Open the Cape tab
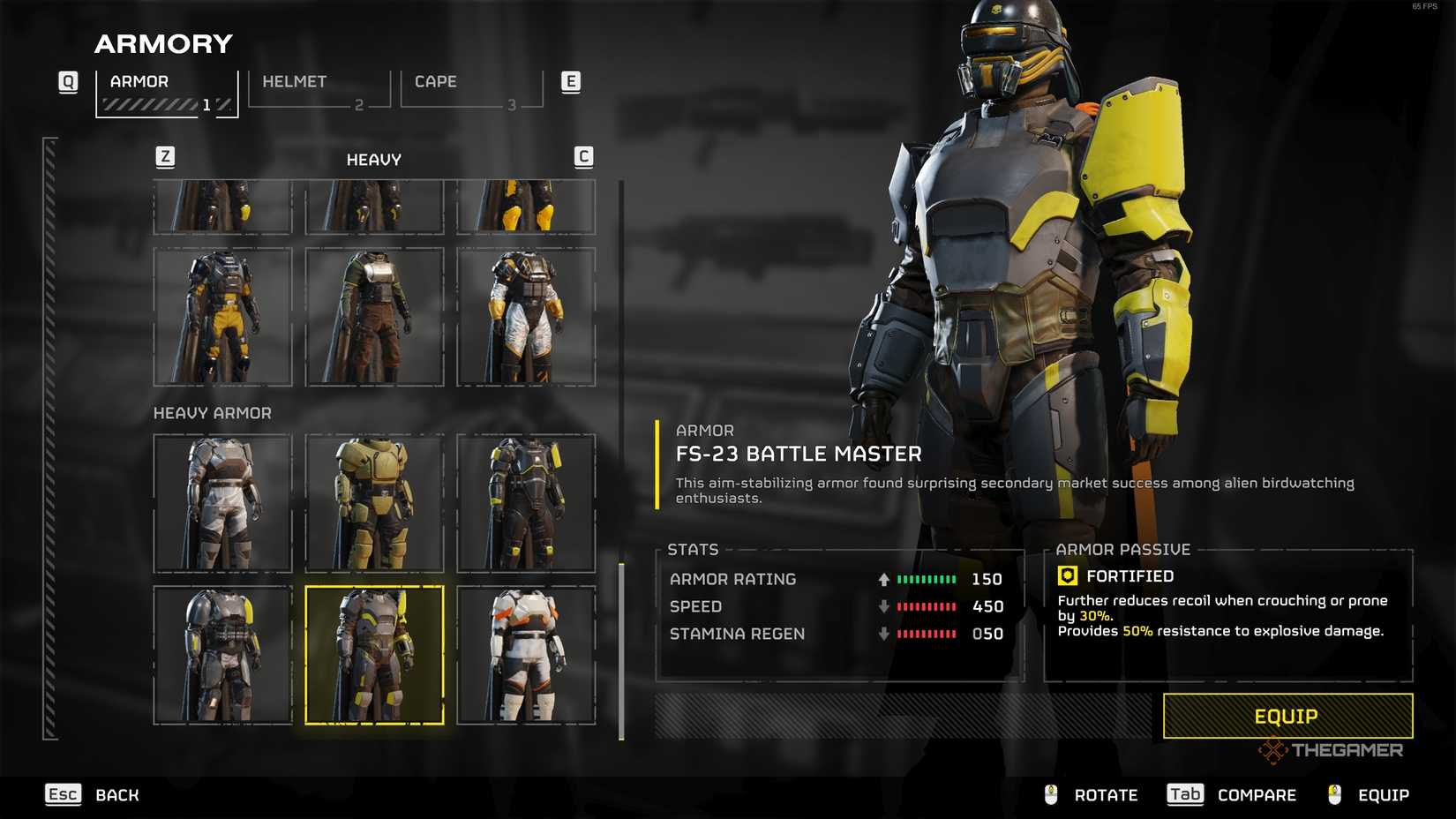 [x=471, y=89]
